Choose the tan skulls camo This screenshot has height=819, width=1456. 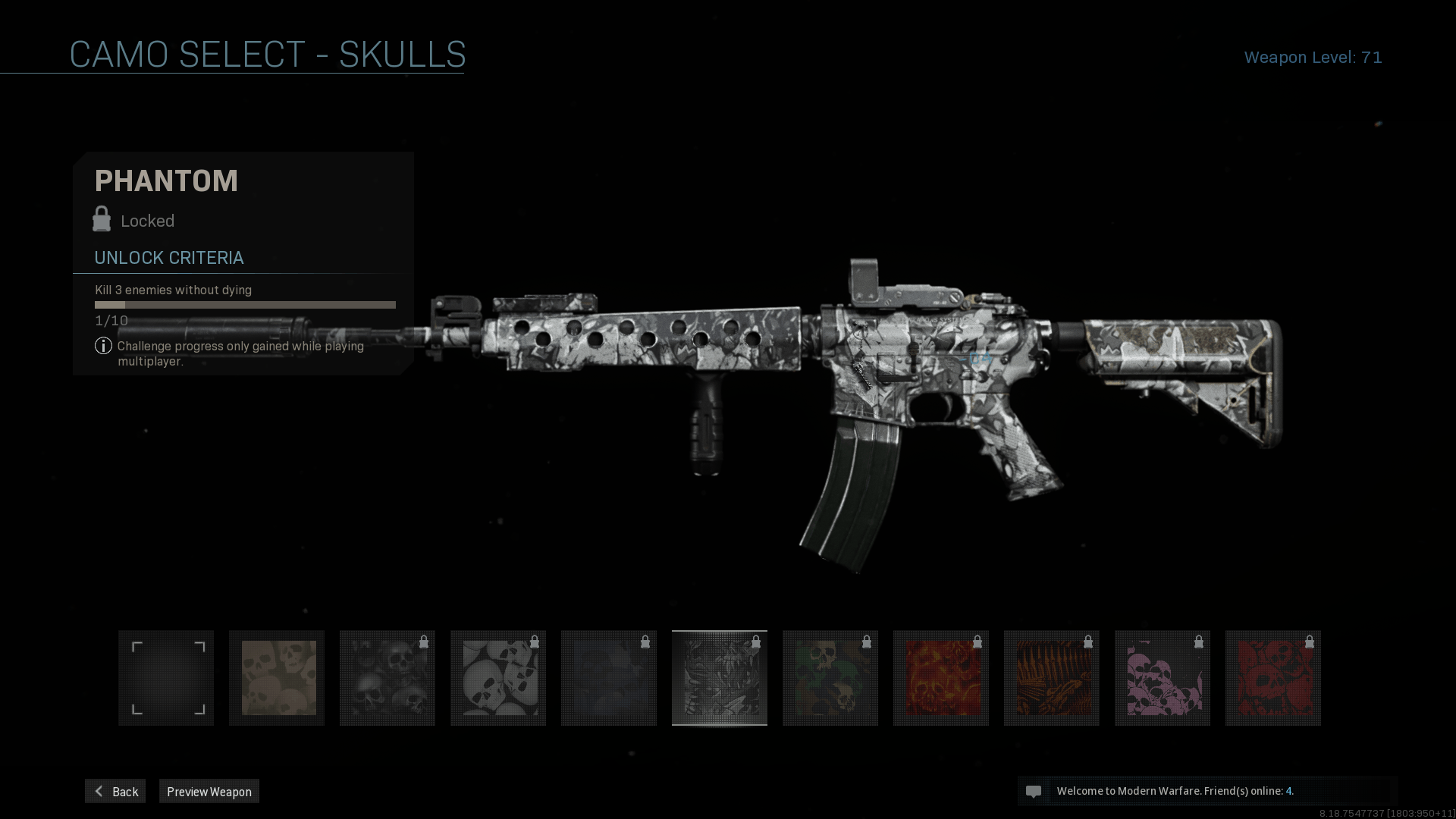[277, 678]
